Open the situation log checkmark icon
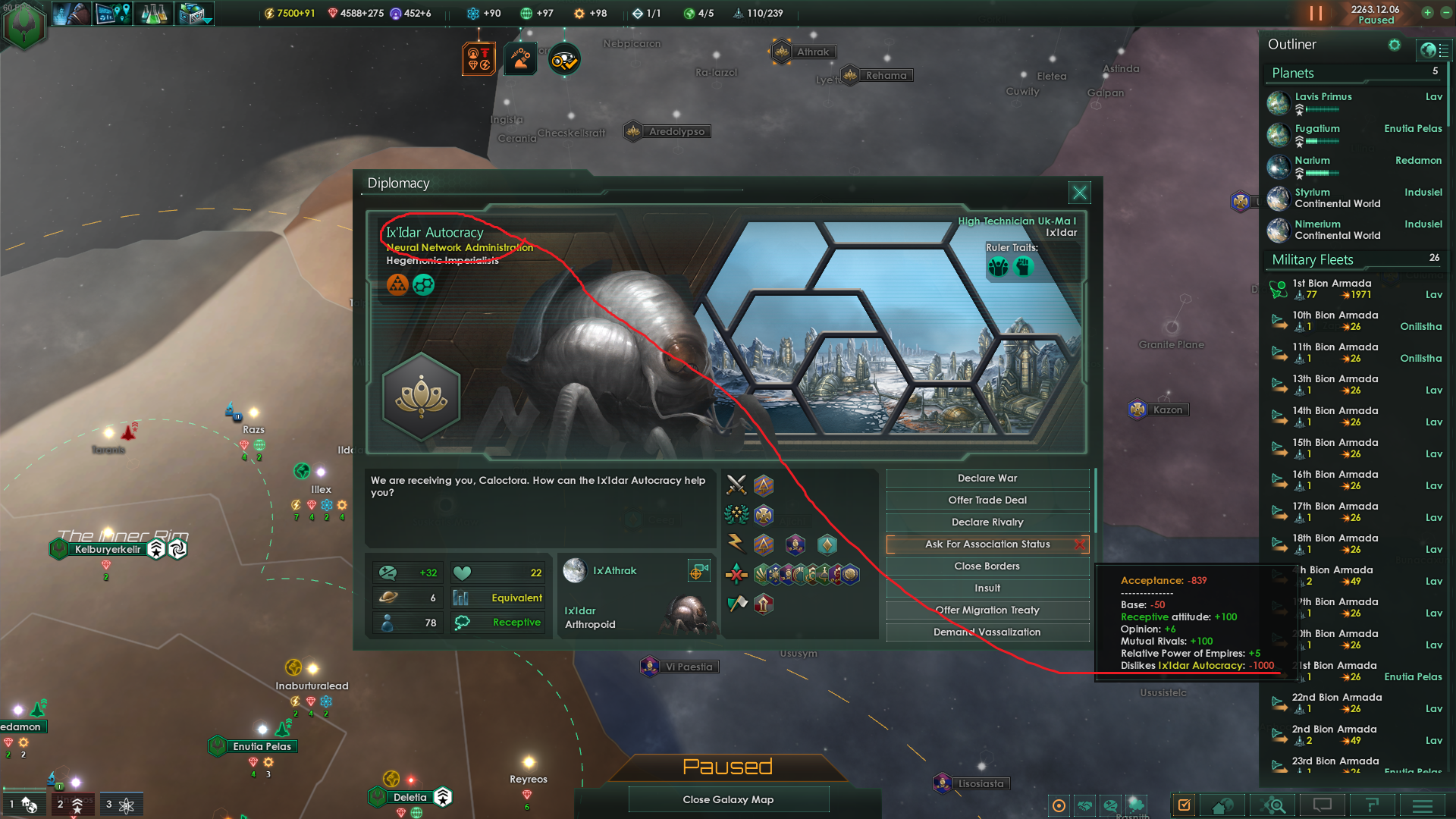The width and height of the screenshot is (1456, 819). [1185, 805]
